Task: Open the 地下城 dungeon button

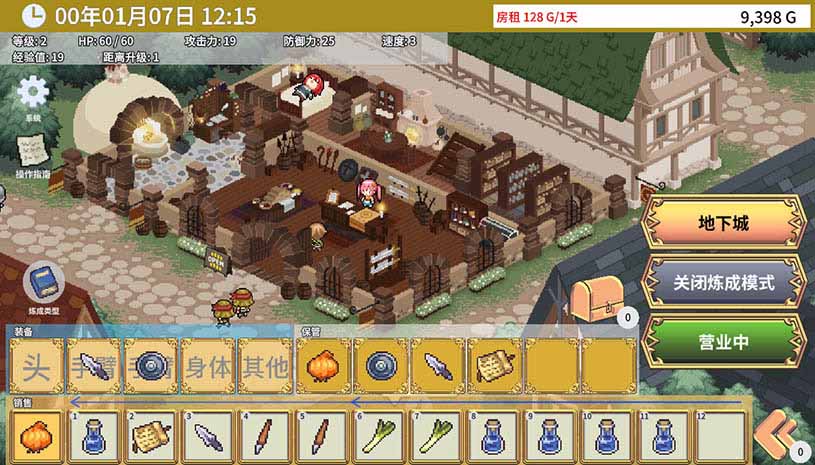Action: (723, 222)
